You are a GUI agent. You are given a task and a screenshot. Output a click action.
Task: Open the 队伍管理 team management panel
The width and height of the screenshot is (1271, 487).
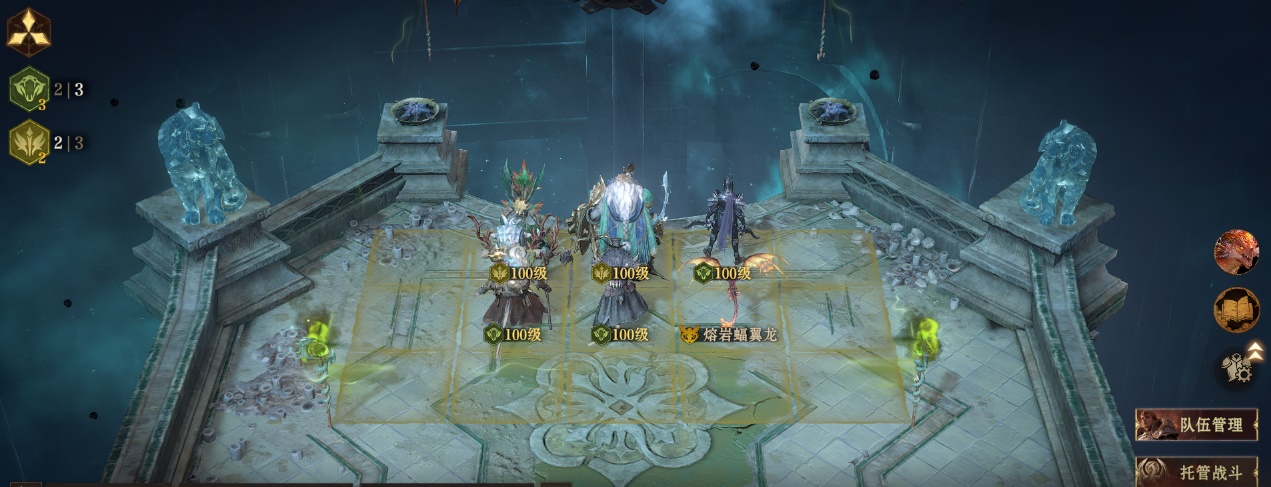click(x=1196, y=425)
